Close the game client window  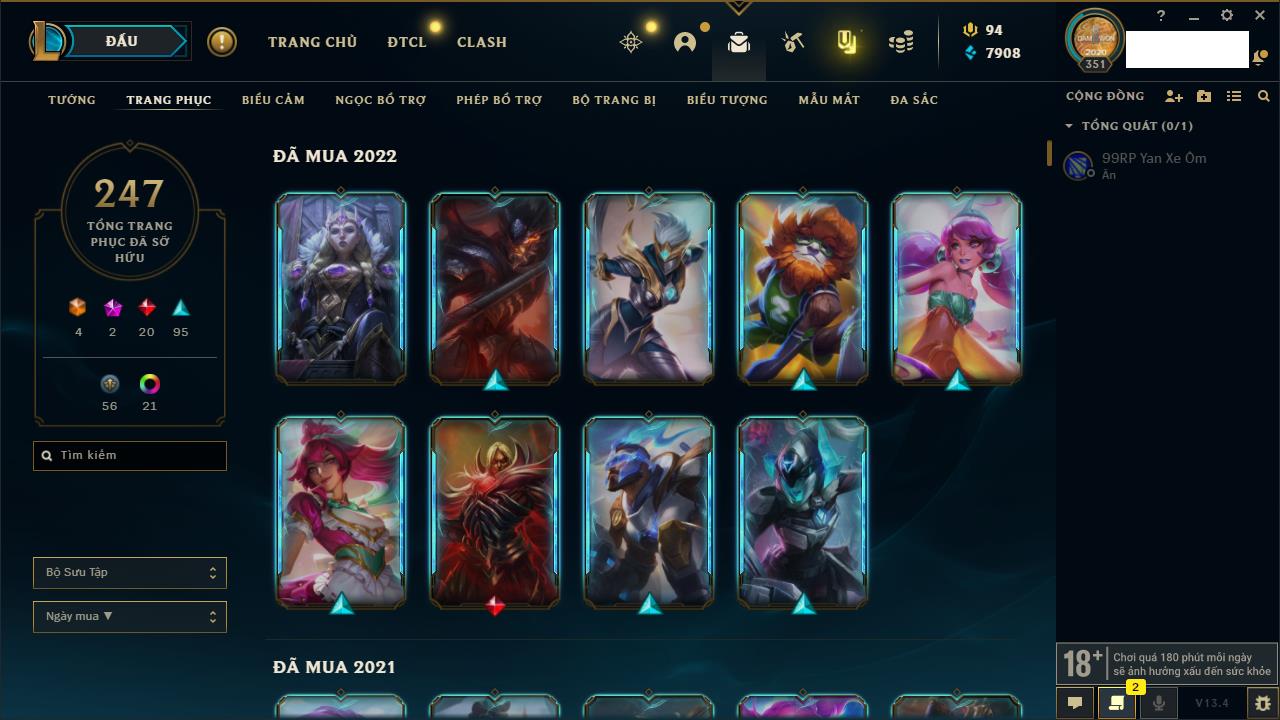pos(1260,16)
